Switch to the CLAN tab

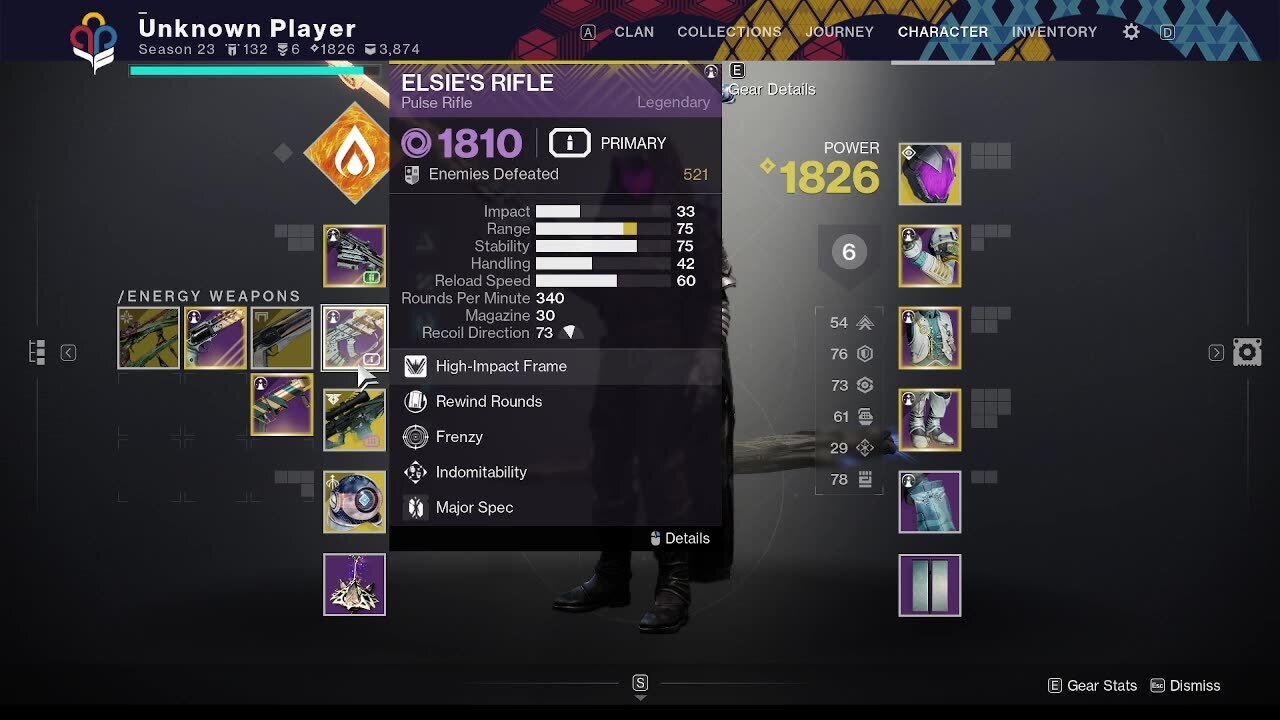tap(634, 31)
